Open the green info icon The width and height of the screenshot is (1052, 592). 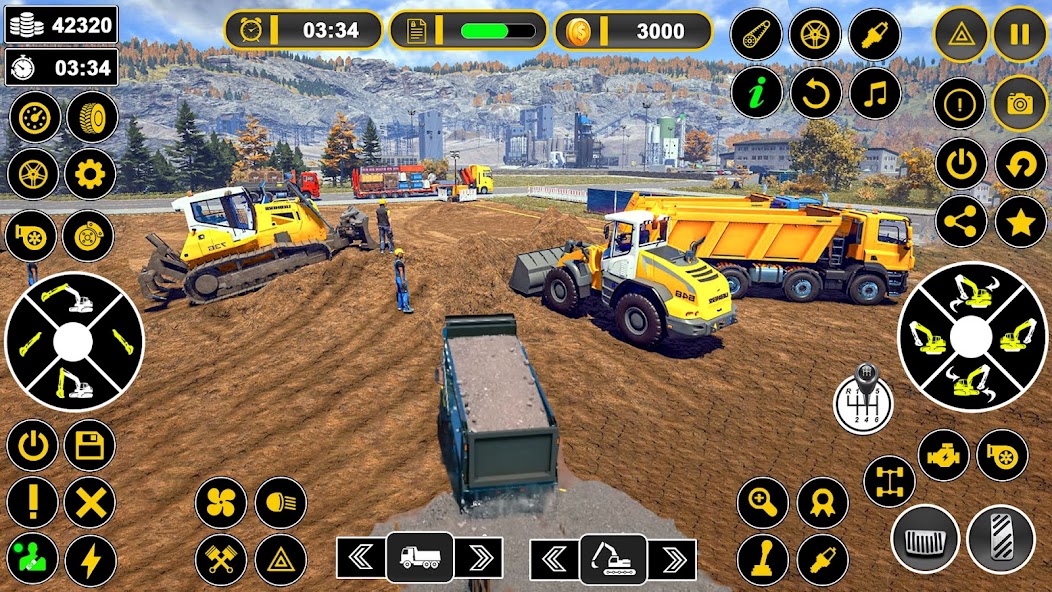(757, 94)
